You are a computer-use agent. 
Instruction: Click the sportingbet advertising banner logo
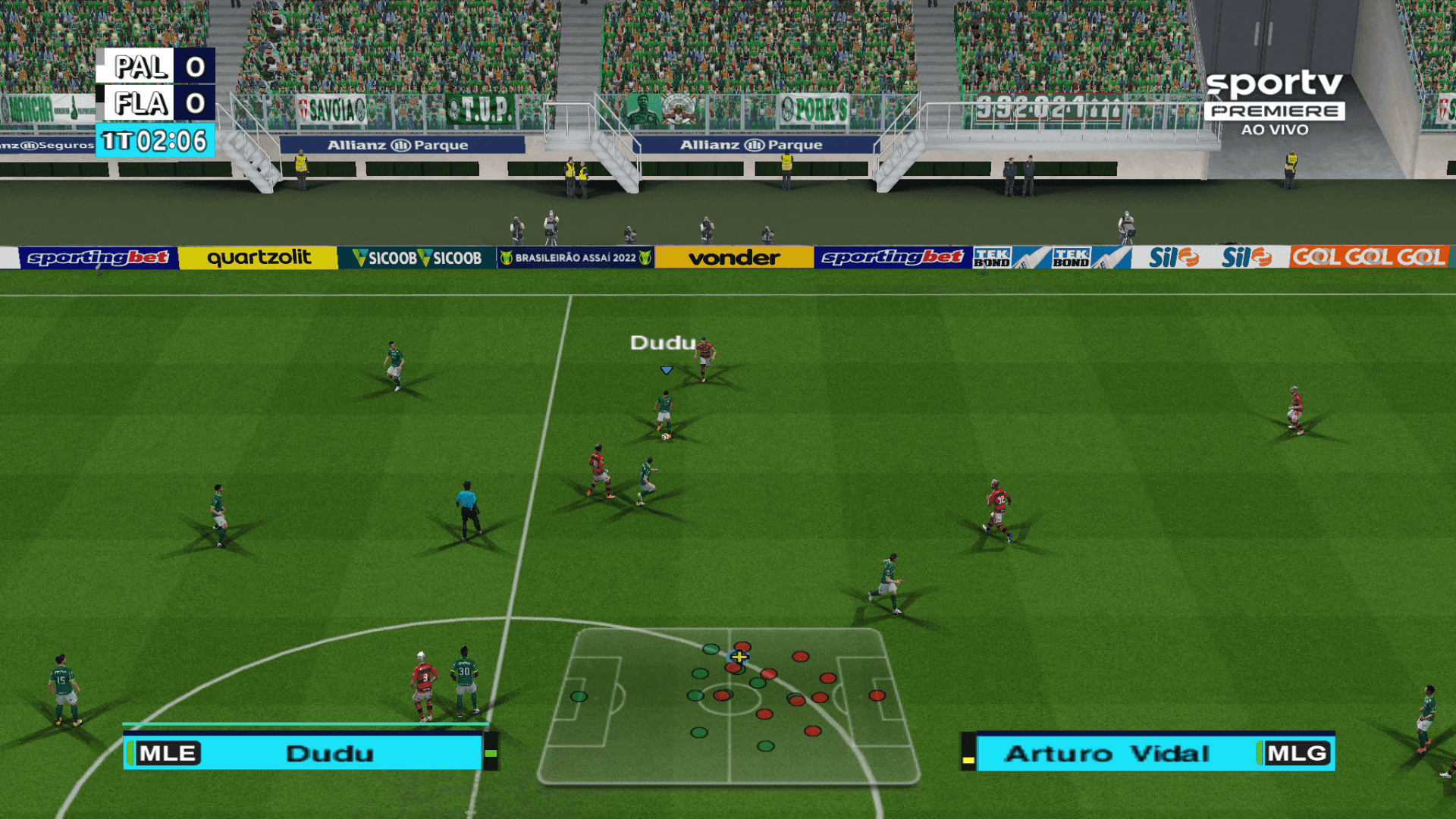(99, 257)
